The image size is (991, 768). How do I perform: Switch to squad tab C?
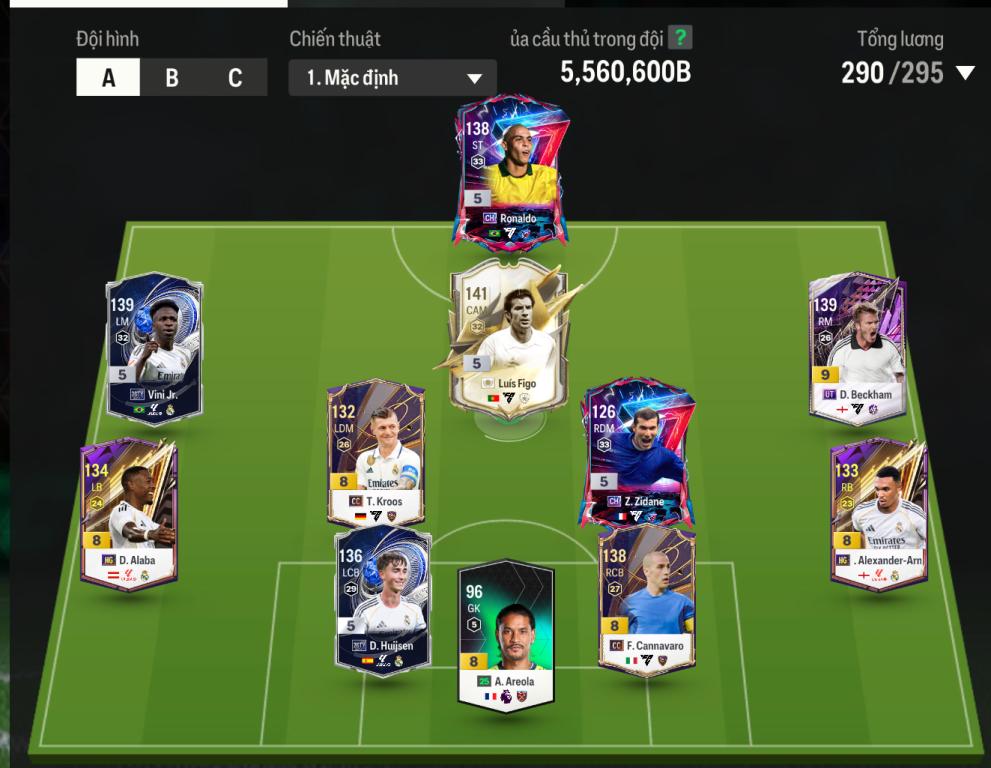tap(235, 78)
